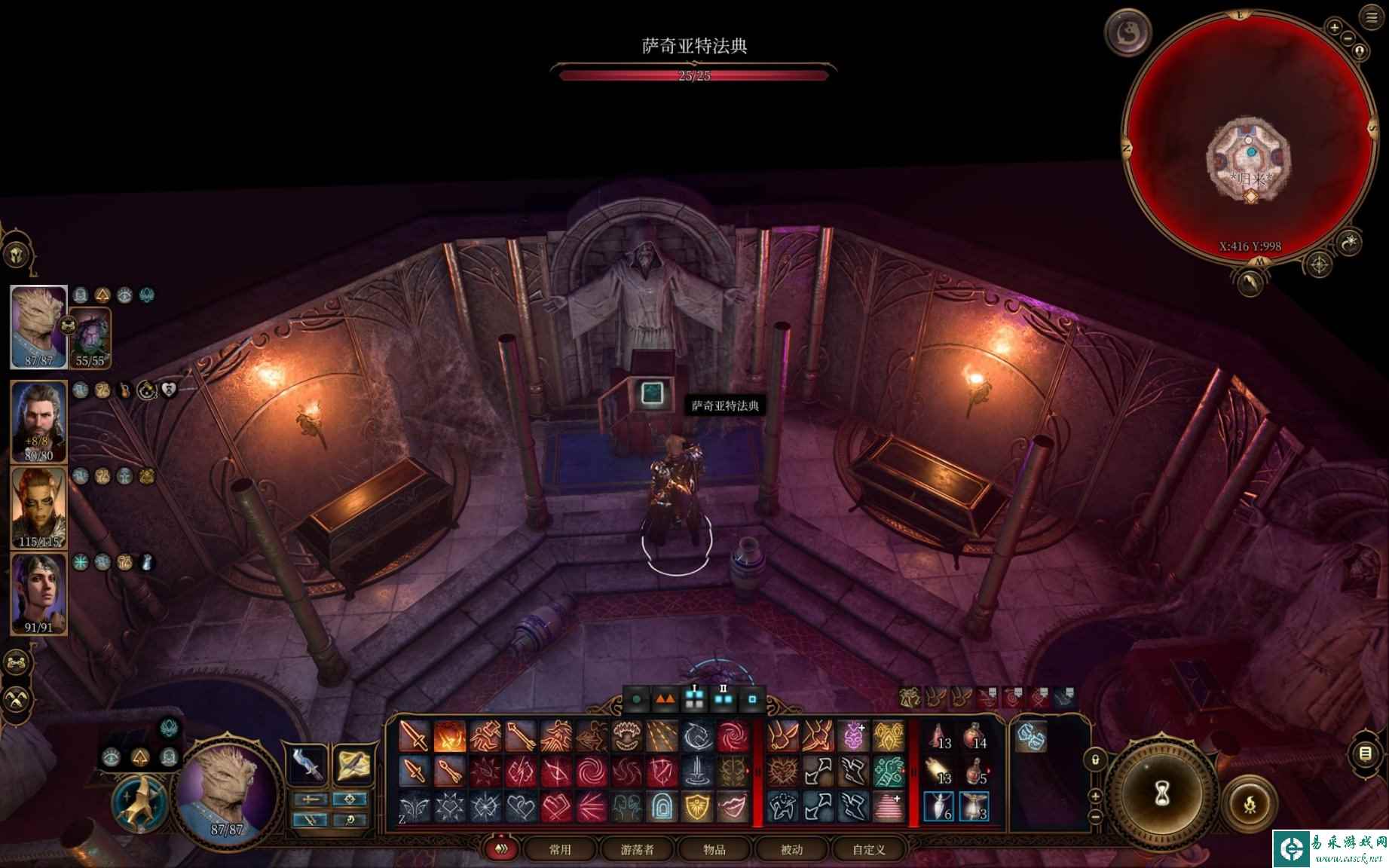Viewport: 1389px width, 868px height.
Task: Use the main-hand sword attack
Action: tap(414, 736)
